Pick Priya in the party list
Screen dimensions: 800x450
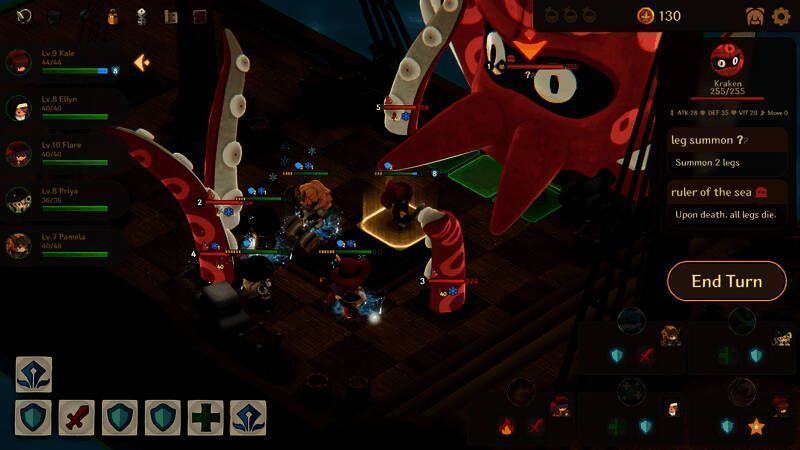(20, 199)
